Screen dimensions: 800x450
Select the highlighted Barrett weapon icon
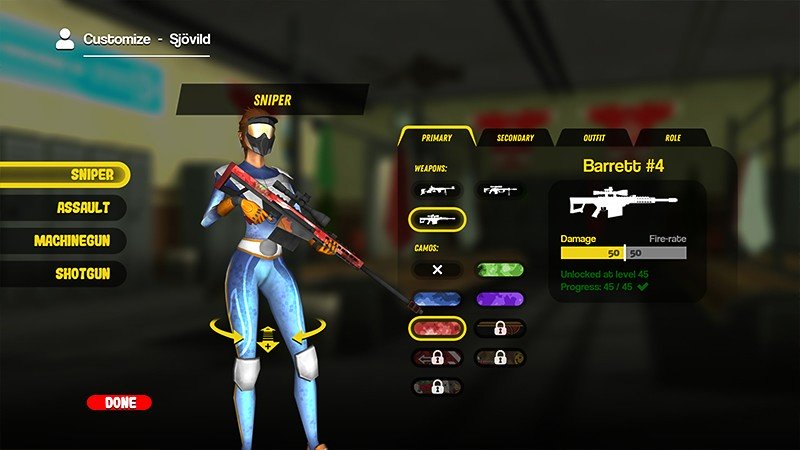437,219
